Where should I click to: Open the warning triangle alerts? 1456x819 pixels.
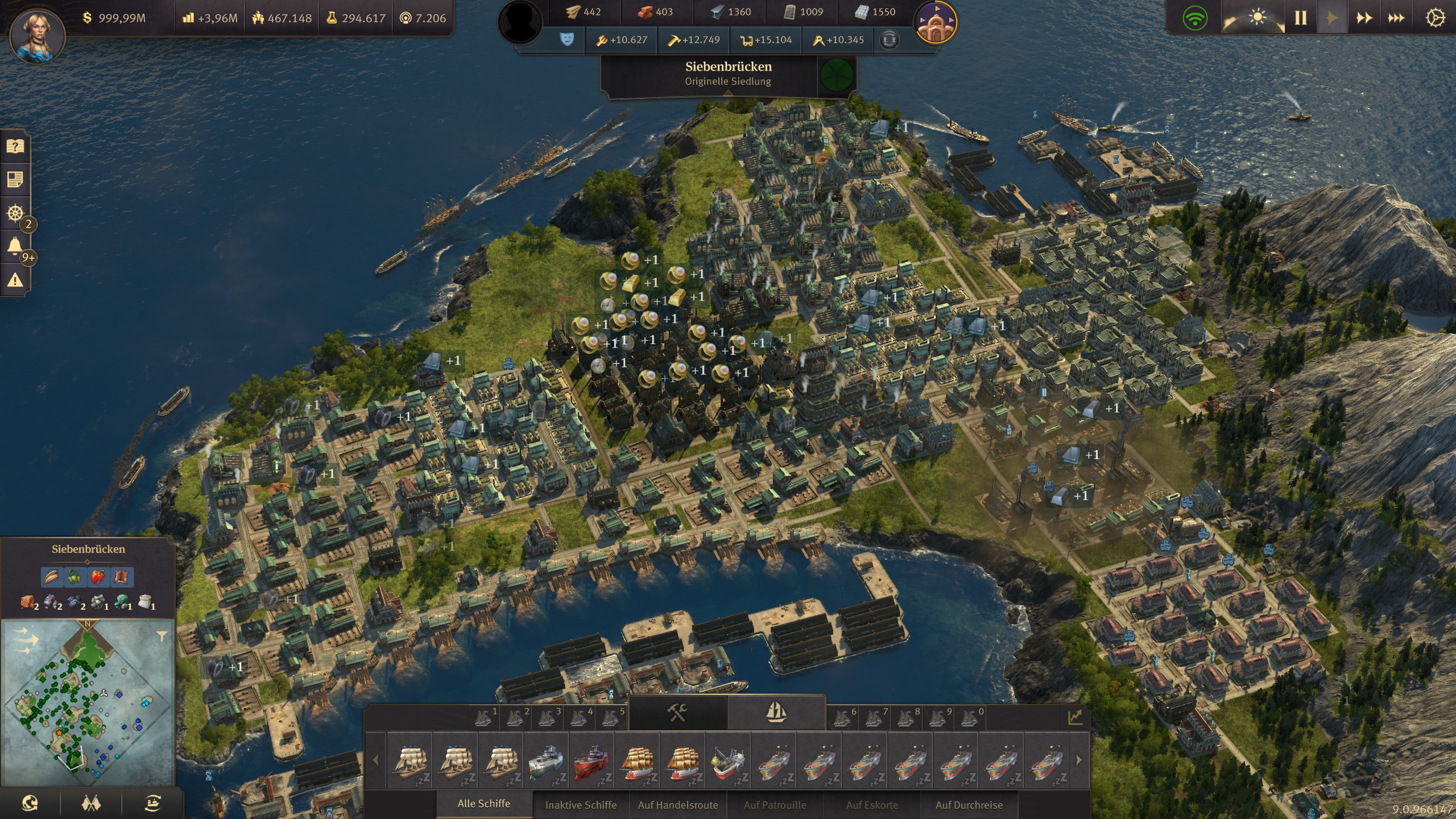pyautogui.click(x=15, y=280)
